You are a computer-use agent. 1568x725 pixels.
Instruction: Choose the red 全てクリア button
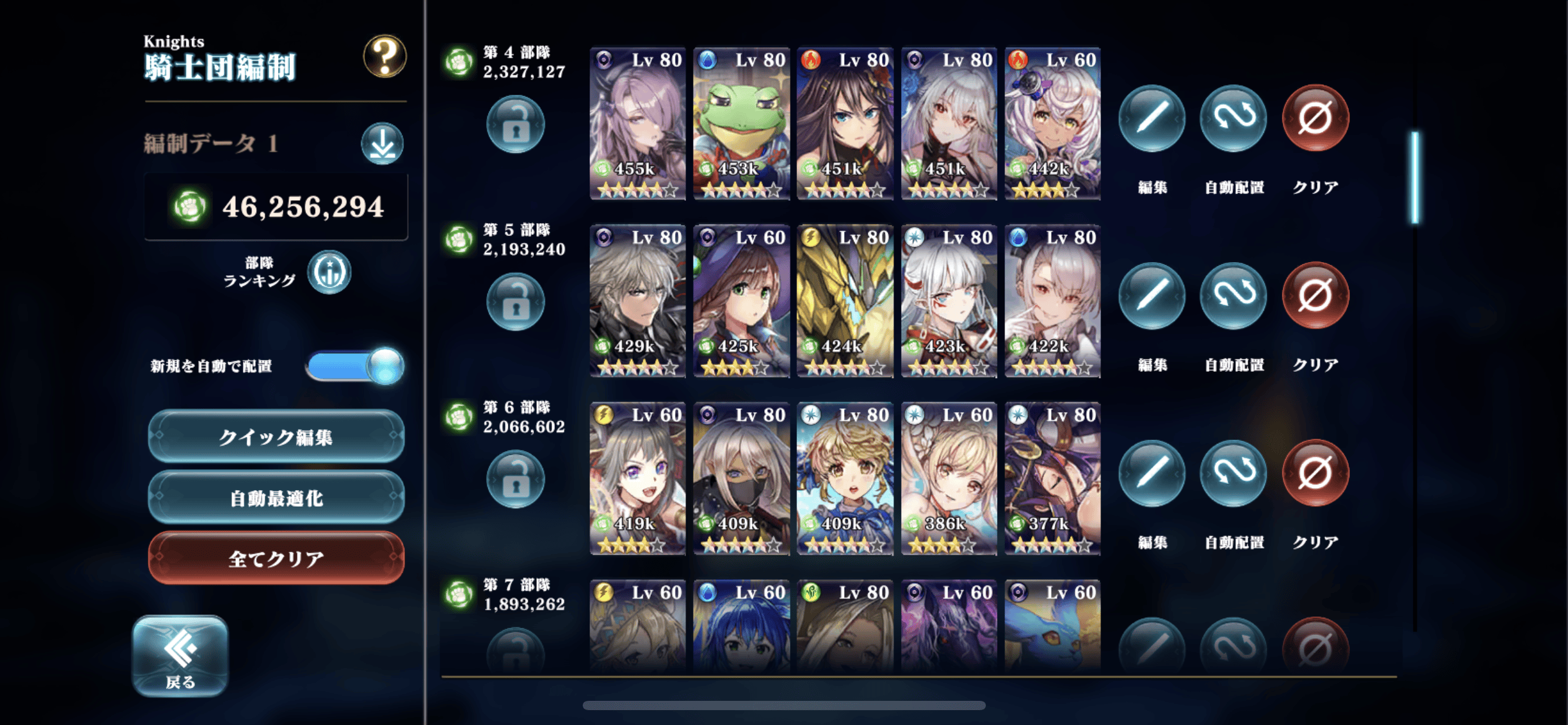(276, 558)
